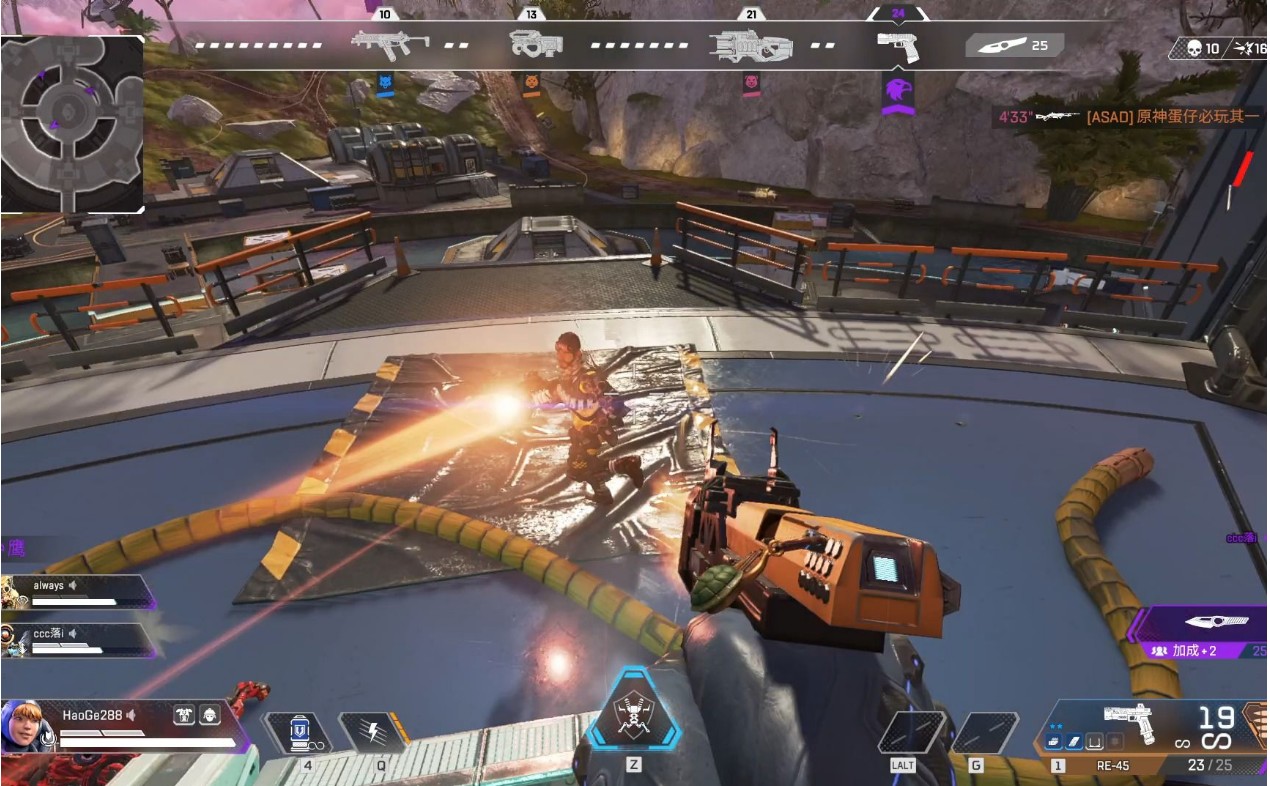Viewport: 1270px width, 786px height.
Task: Select the RE-45 pistol at tier 24
Action: 897,45
